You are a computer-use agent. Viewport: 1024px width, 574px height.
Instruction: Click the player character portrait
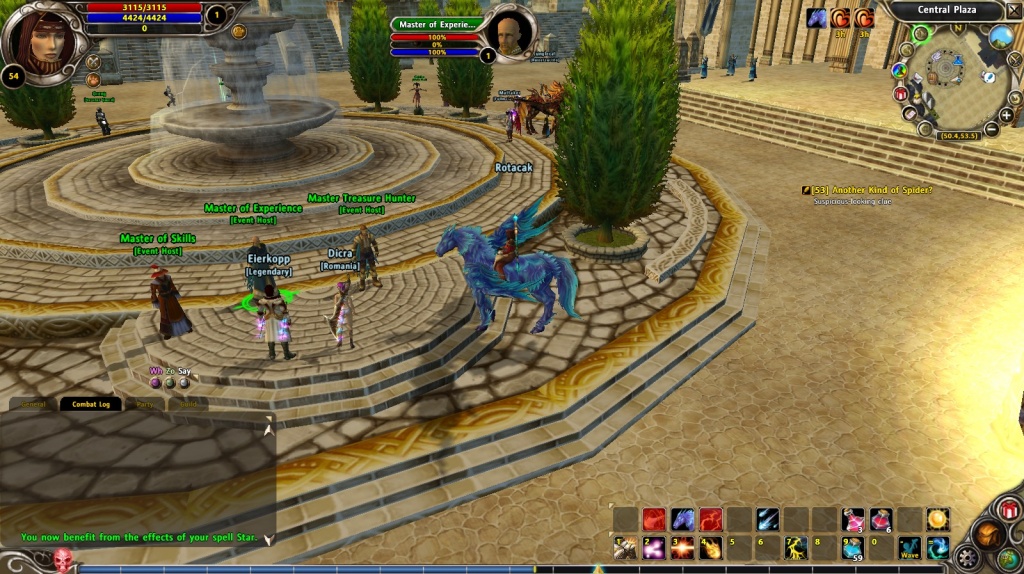coord(41,38)
